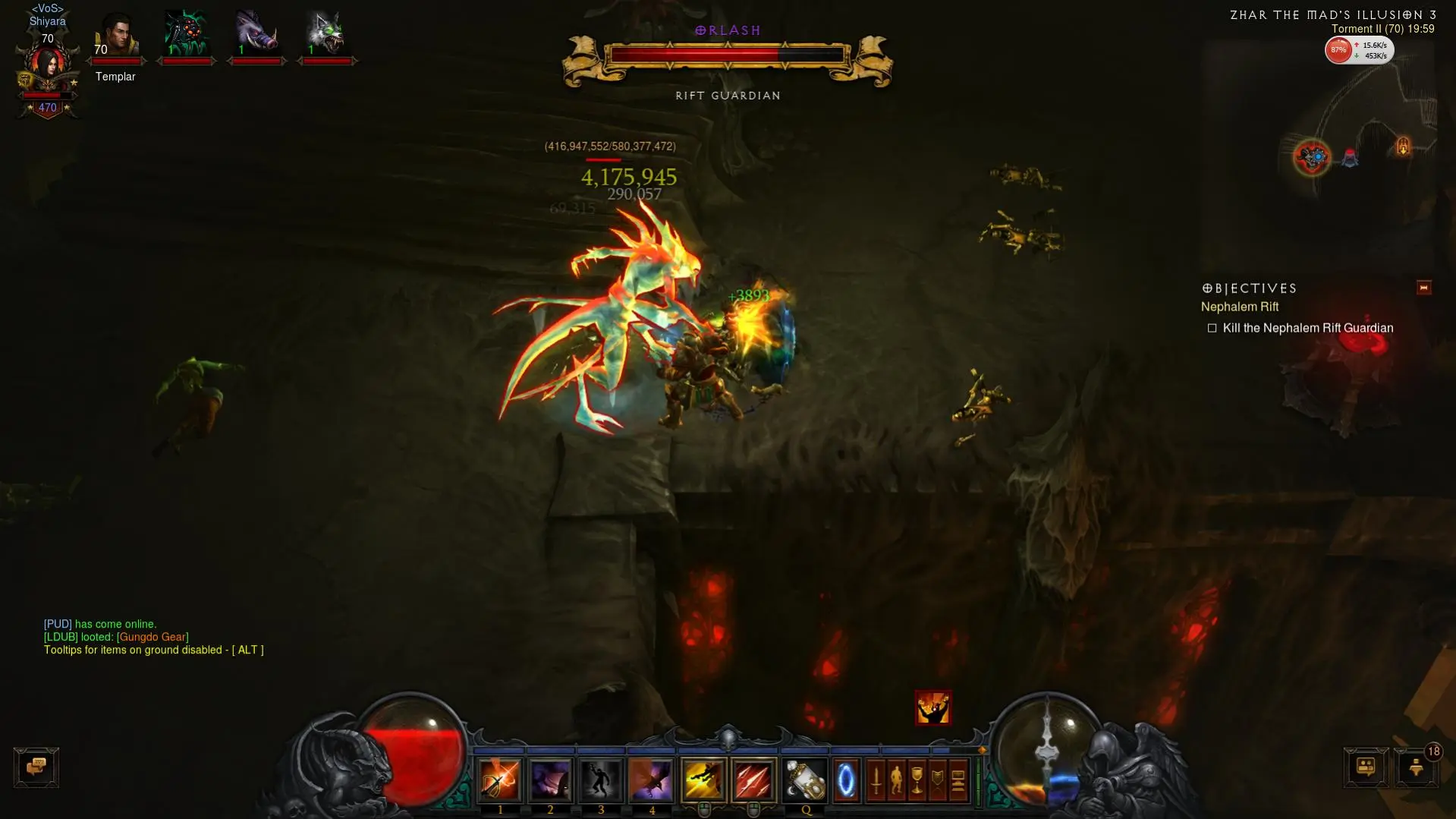Click the Shiyara player portrait
Viewport: 1456px width, 819px height.
(x=47, y=65)
